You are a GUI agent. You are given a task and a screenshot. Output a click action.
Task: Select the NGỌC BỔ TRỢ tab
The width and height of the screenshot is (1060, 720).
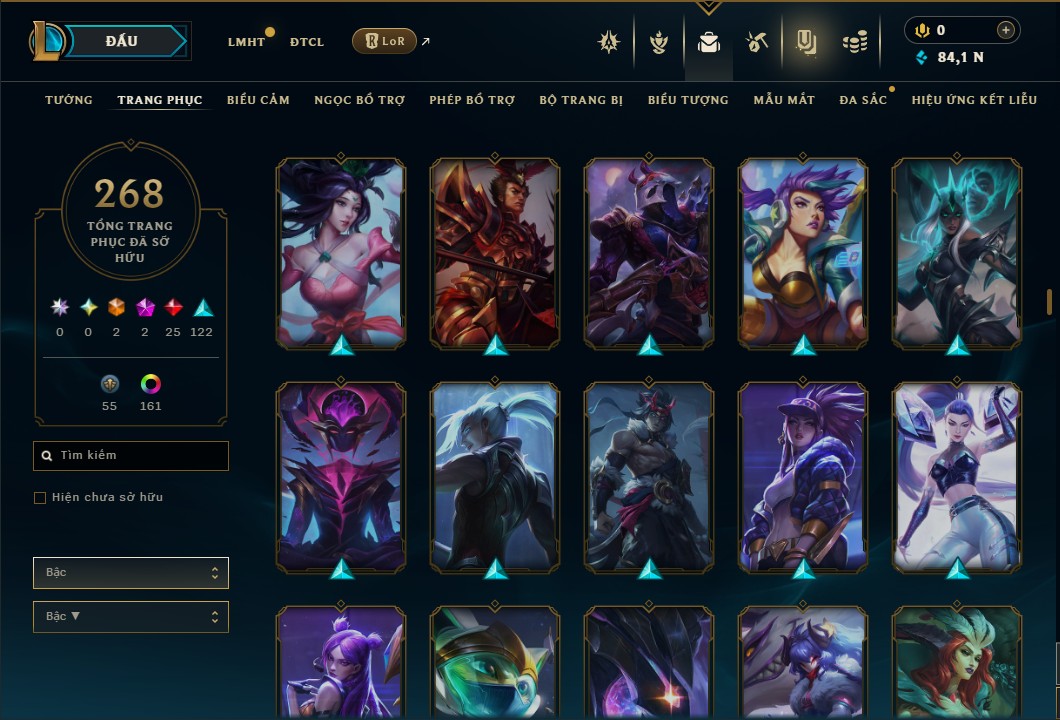pyautogui.click(x=359, y=100)
